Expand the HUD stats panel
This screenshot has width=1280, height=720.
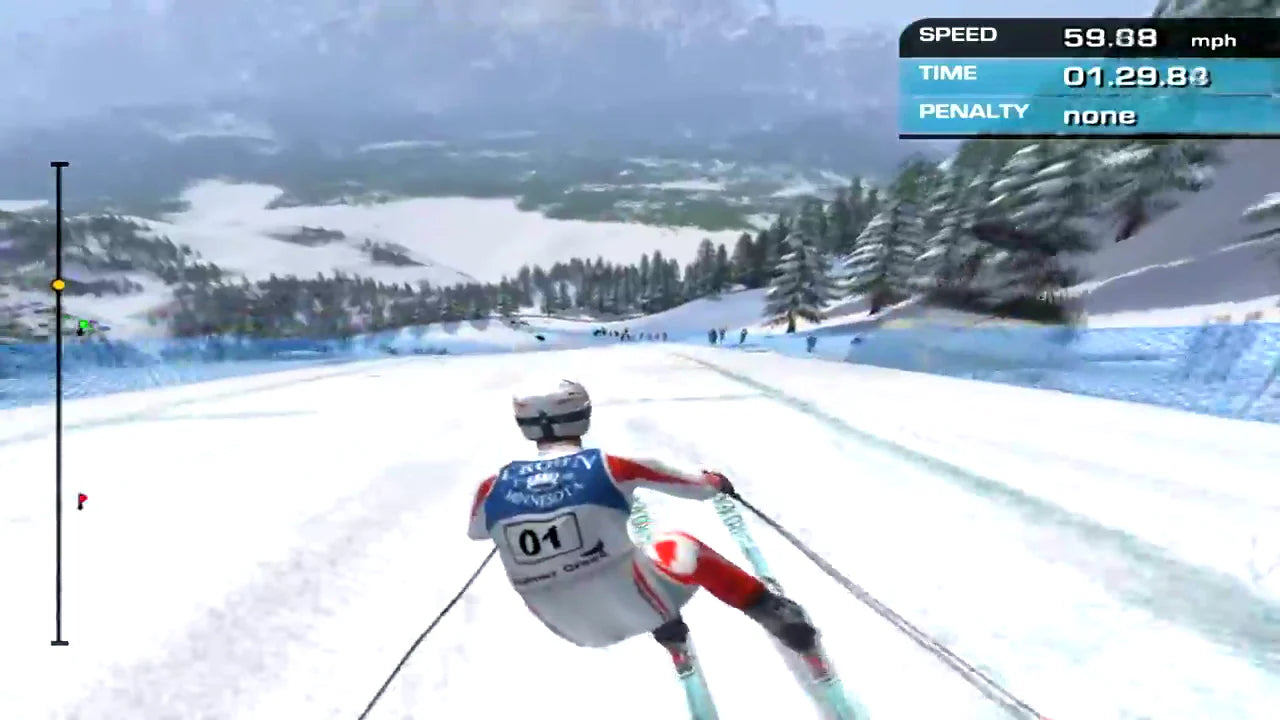pos(1090,75)
